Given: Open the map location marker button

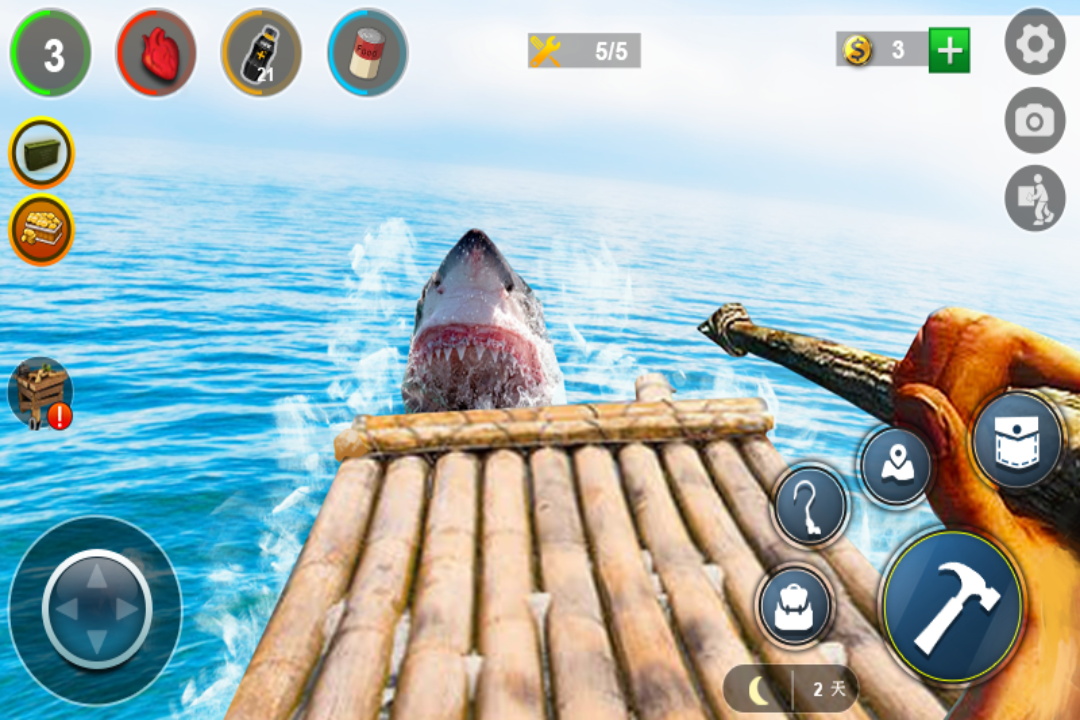Looking at the screenshot, I should coord(896,466).
